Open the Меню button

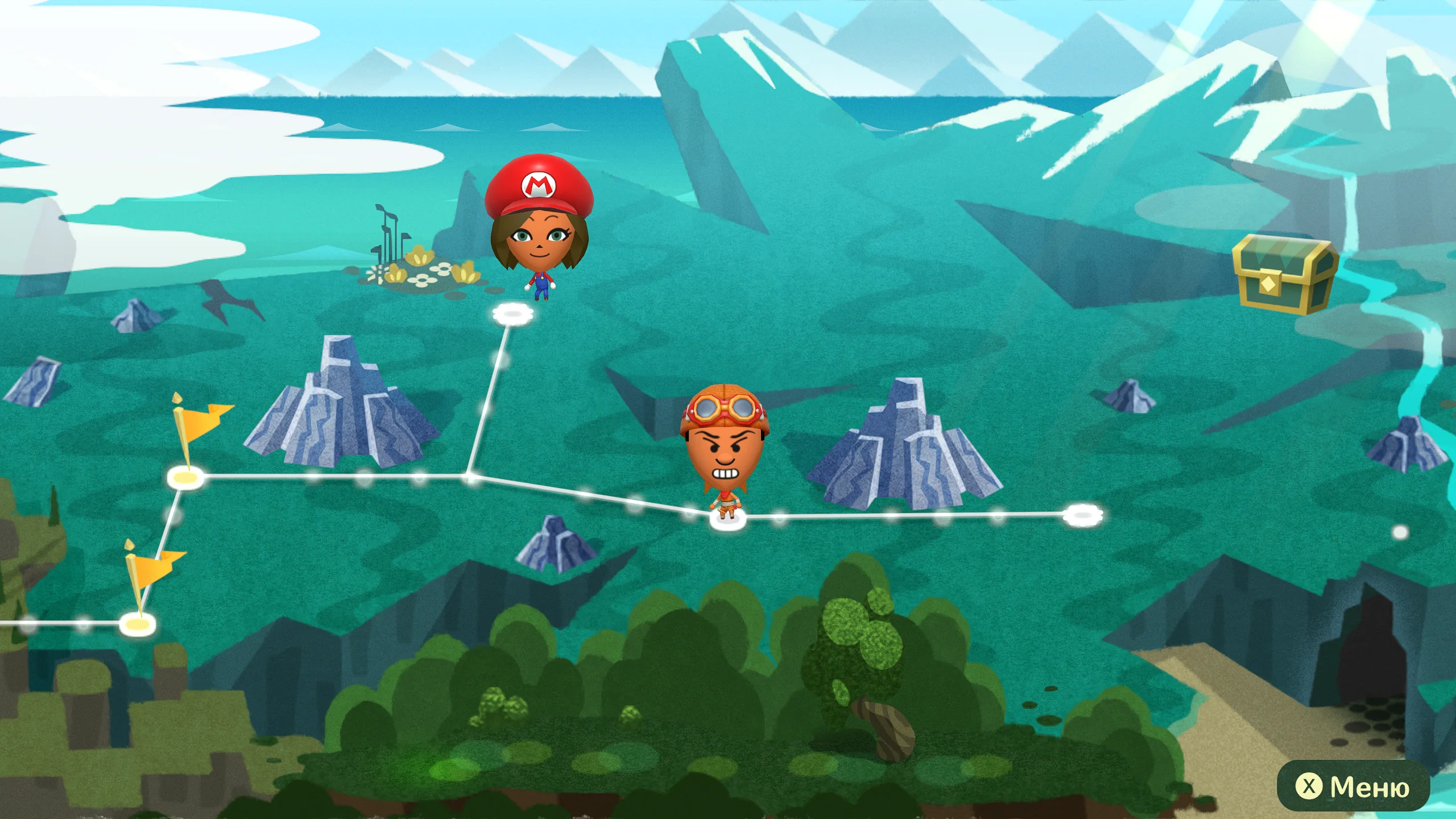point(1353,787)
